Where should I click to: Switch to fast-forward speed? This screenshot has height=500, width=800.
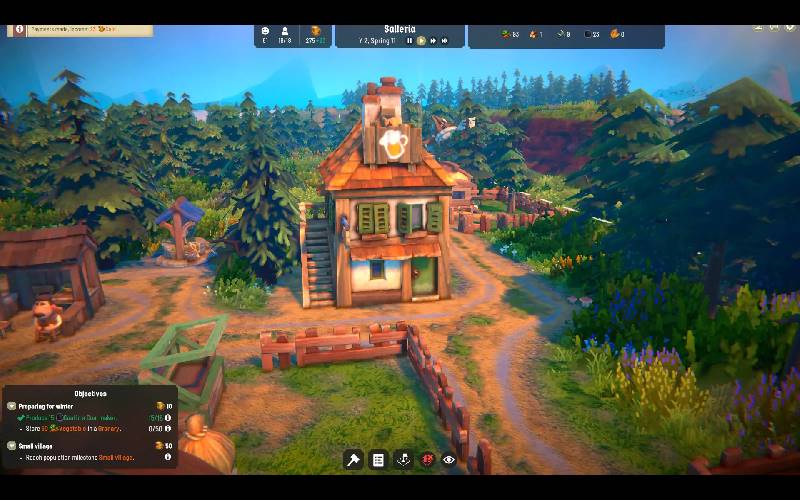pos(432,41)
